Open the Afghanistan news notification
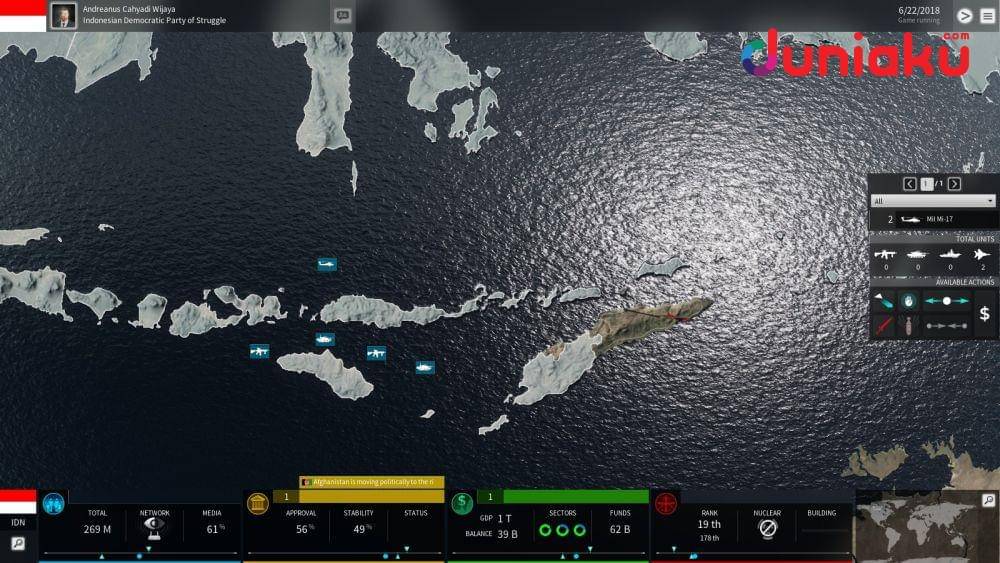 pyautogui.click(x=371, y=482)
